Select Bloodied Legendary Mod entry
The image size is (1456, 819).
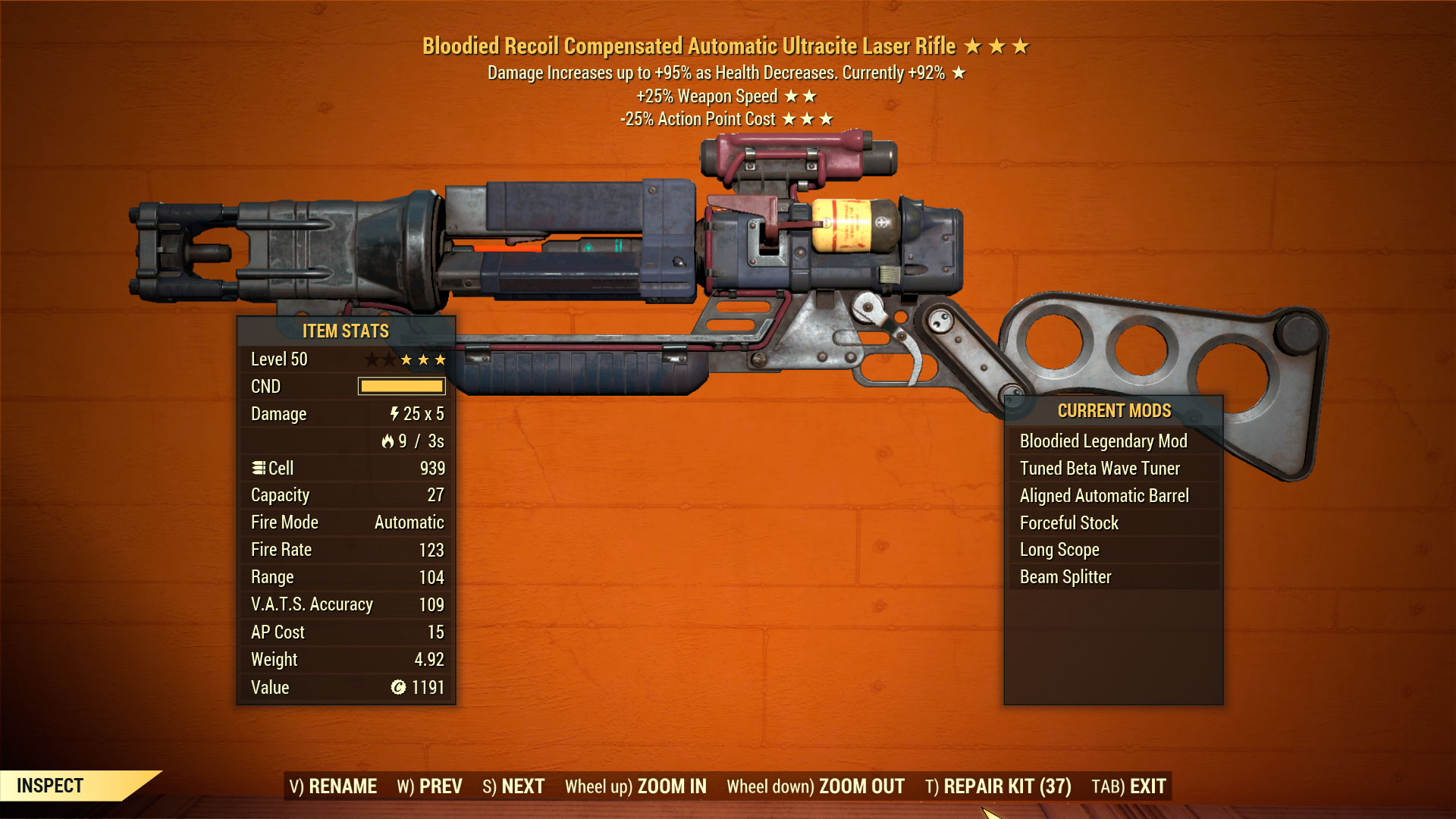(1105, 441)
